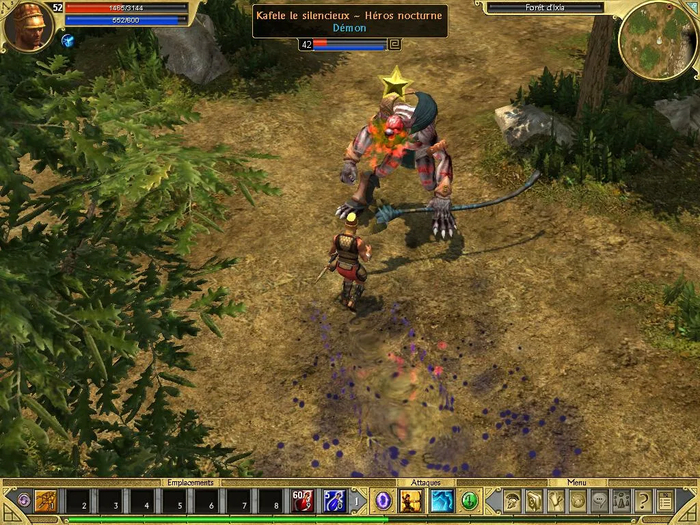The image size is (700, 525).
Task: Click the speech bubble chat icon
Action: tap(599, 500)
